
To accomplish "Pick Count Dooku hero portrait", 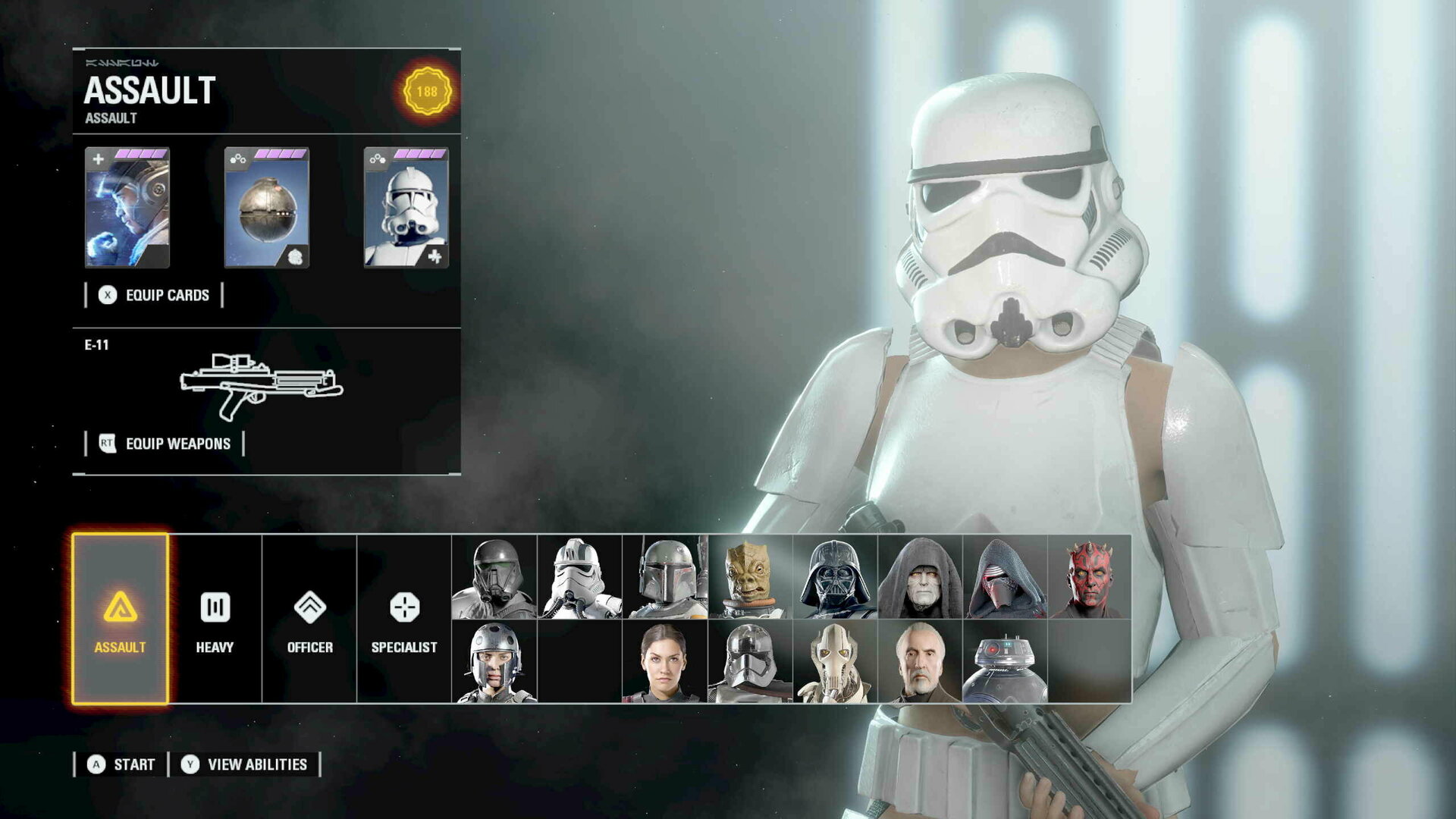I will (x=920, y=662).
